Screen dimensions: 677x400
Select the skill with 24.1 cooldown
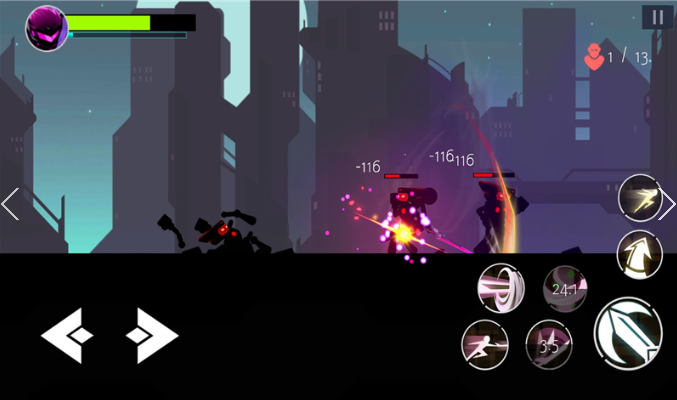click(565, 289)
